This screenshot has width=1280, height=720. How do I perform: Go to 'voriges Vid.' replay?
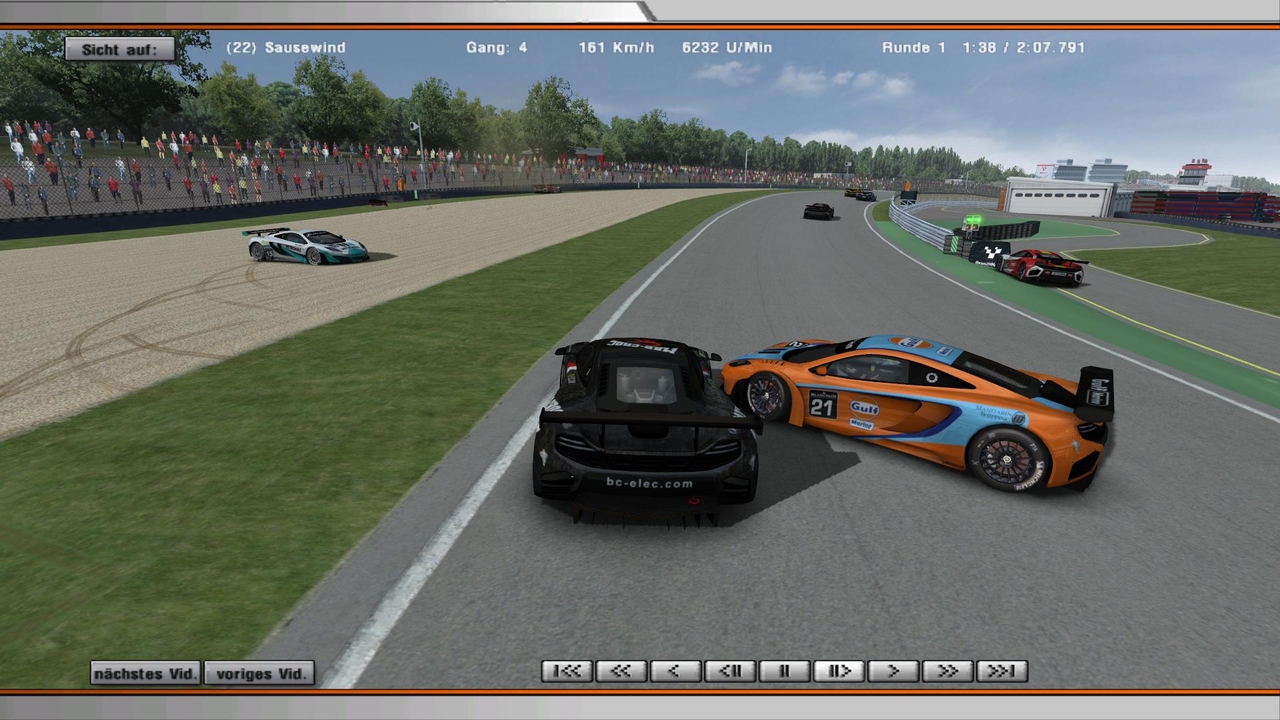(x=260, y=673)
